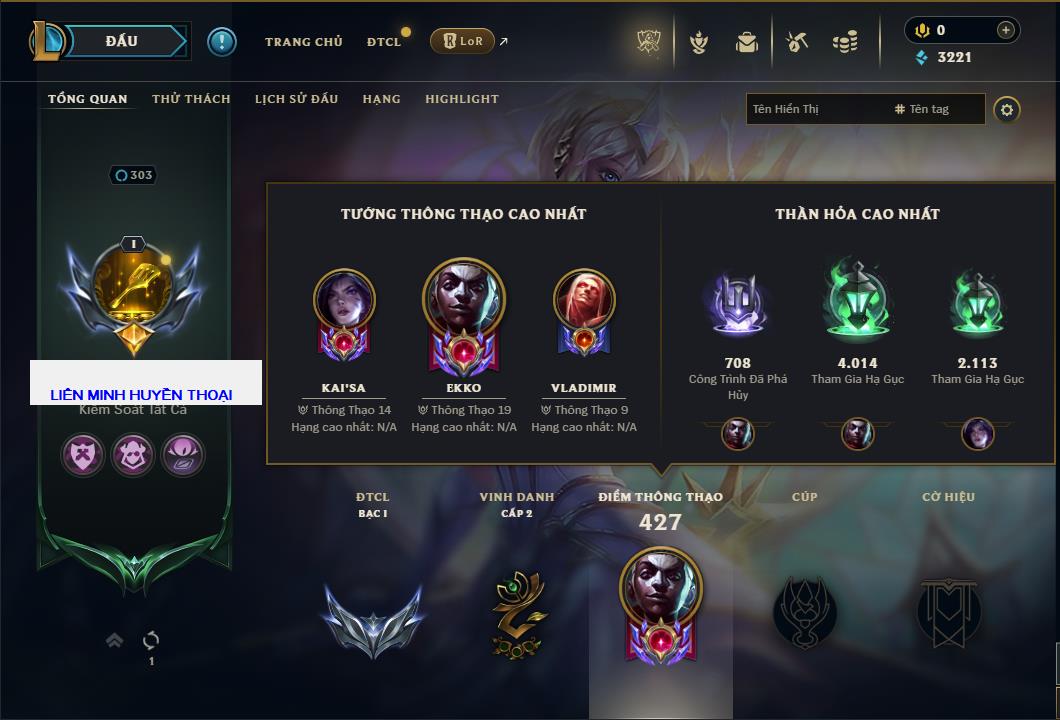
Task: Click the blue exclamation alert icon
Action: (222, 42)
